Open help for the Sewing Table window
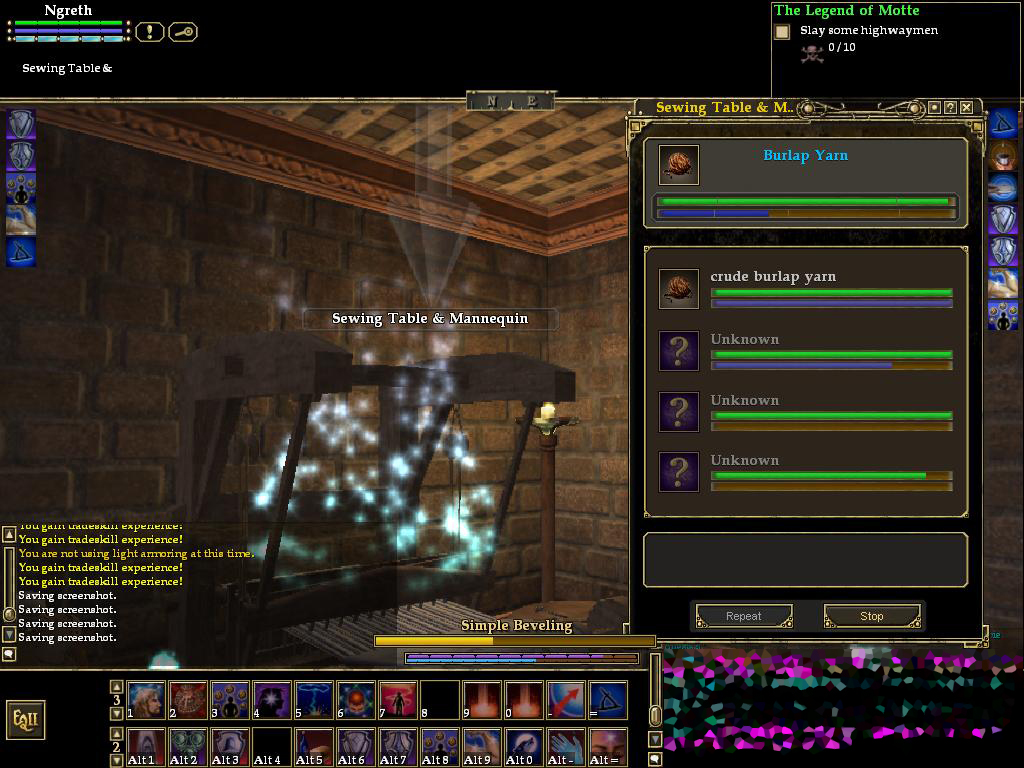 click(x=950, y=107)
